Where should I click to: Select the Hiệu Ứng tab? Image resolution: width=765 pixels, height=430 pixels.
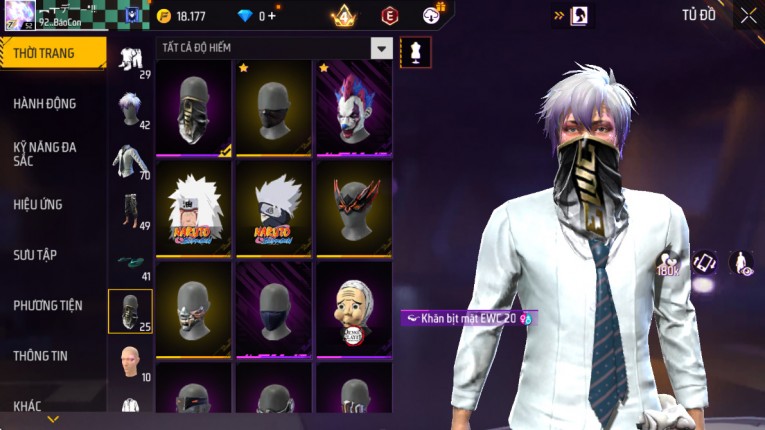pyautogui.click(x=38, y=204)
